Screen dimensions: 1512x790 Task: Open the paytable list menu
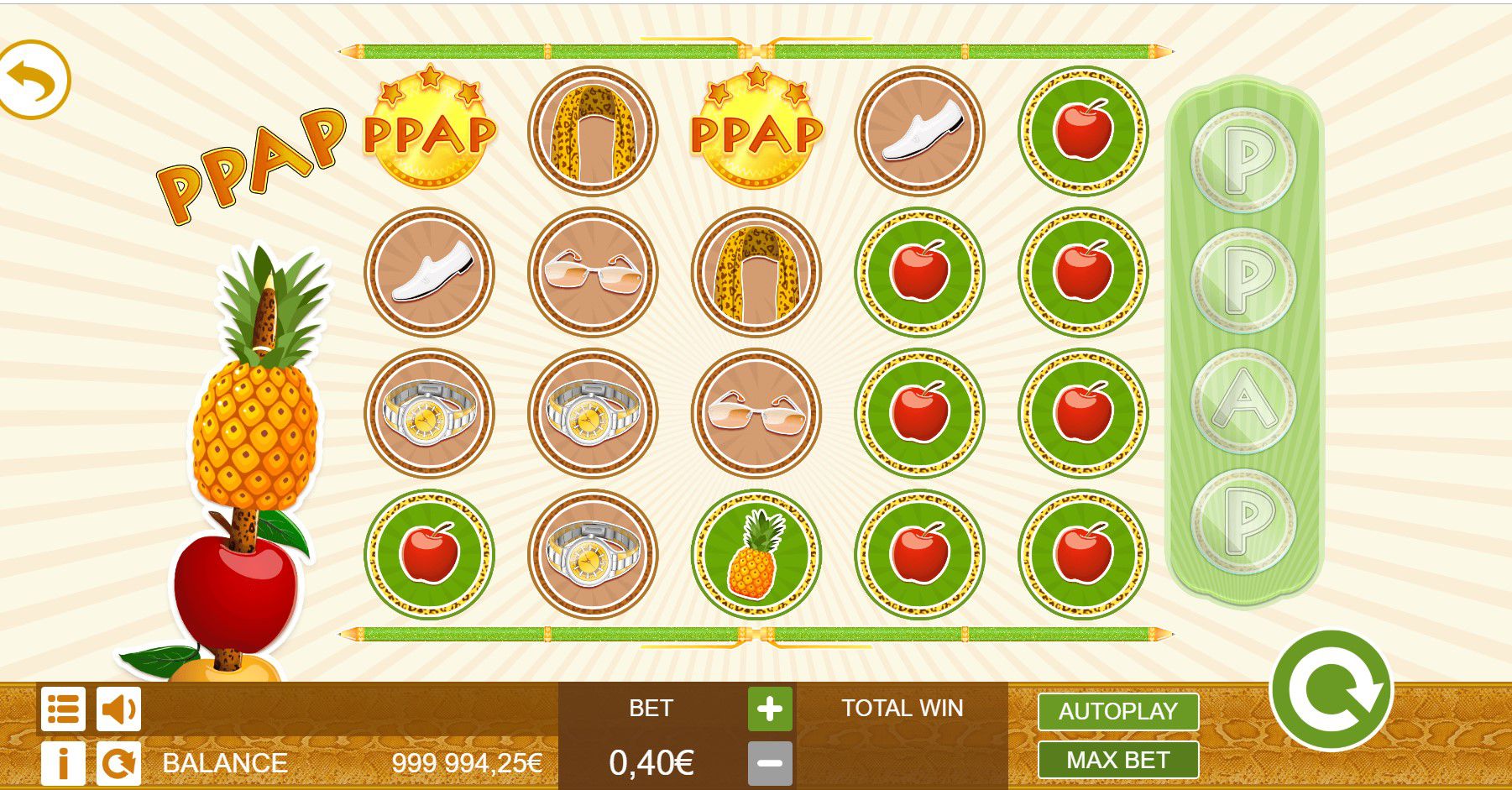[x=63, y=710]
